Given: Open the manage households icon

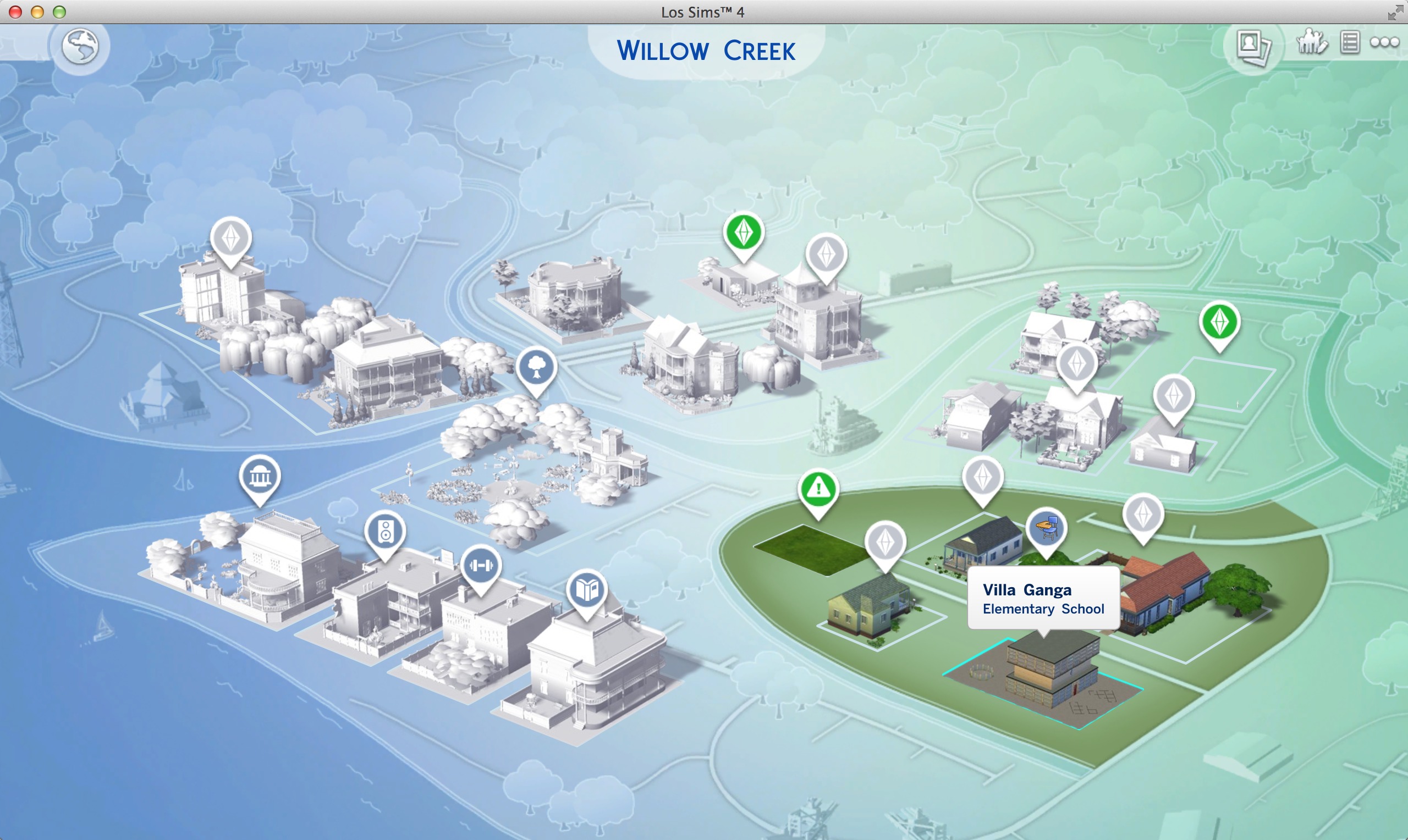Looking at the screenshot, I should pos(1311,42).
